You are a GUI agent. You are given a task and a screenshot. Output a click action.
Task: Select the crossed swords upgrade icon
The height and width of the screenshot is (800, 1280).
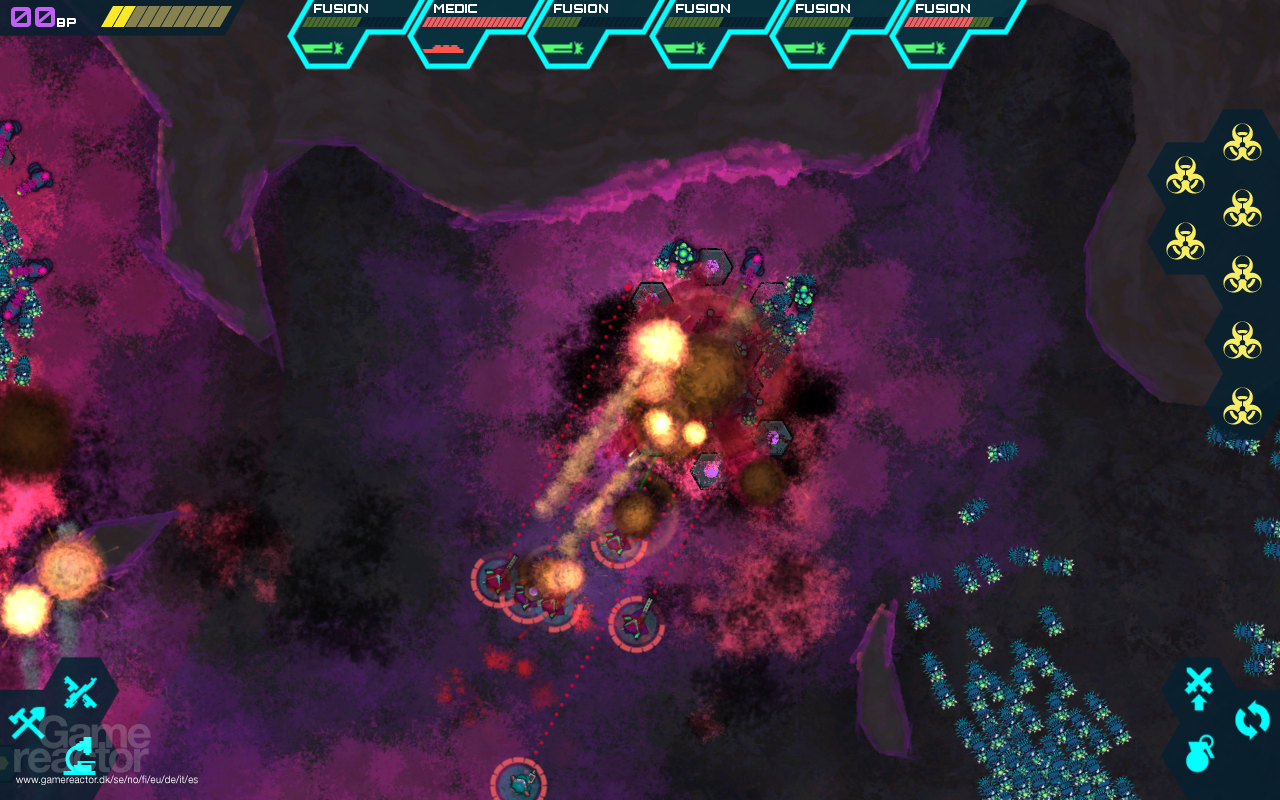point(1198,683)
